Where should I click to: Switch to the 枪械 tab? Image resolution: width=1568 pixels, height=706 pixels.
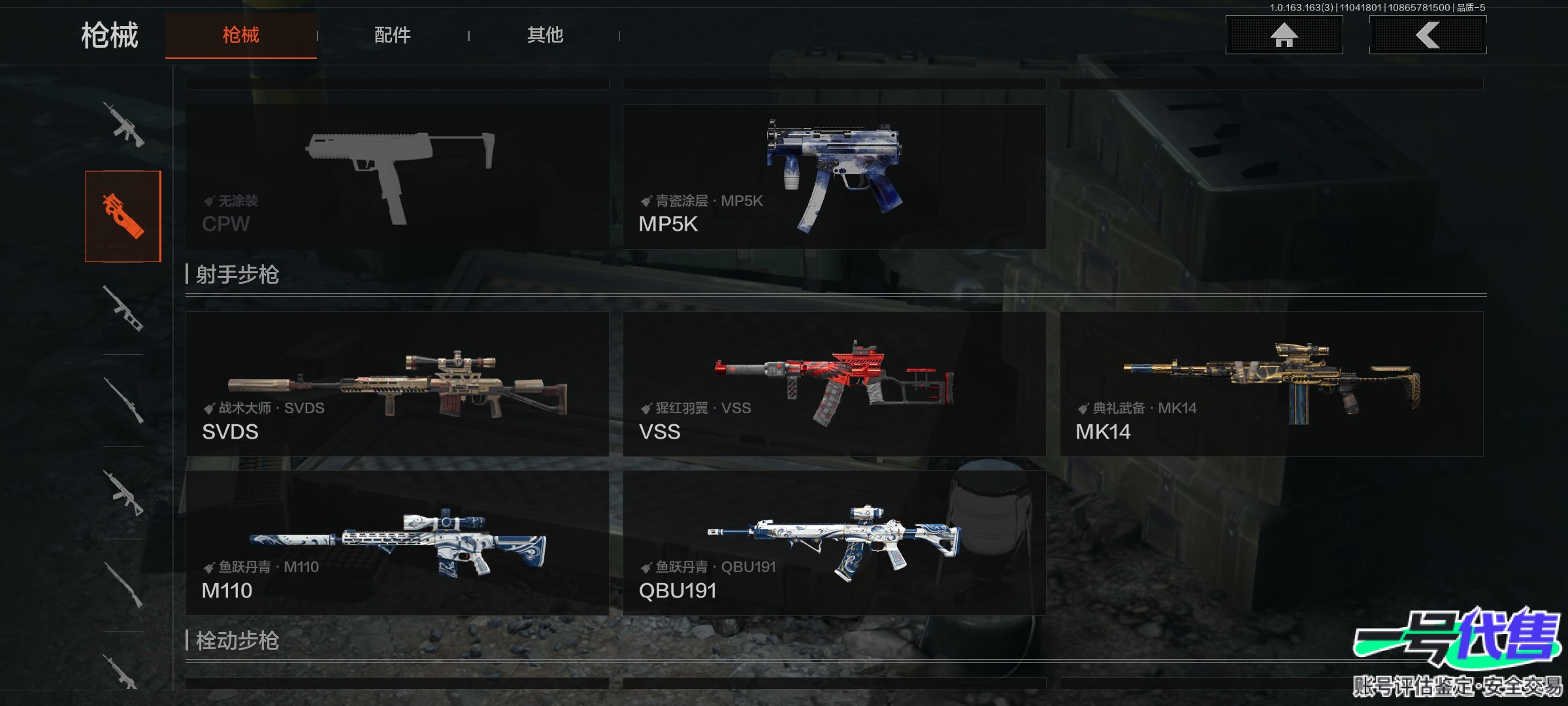240,35
